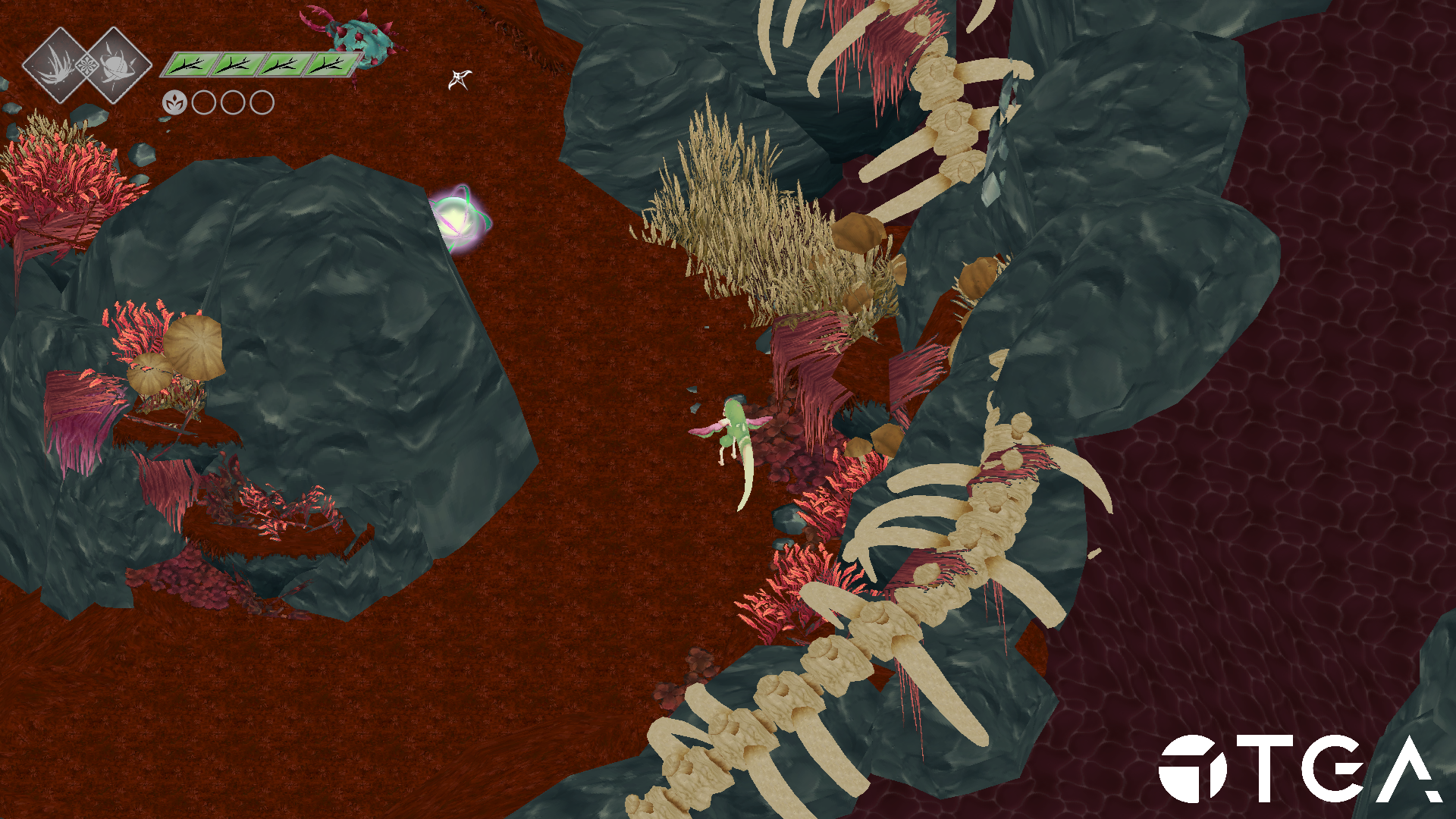This screenshot has width=1456, height=819.
Task: Activate the spinning seed ability icon
Action: (x=116, y=65)
